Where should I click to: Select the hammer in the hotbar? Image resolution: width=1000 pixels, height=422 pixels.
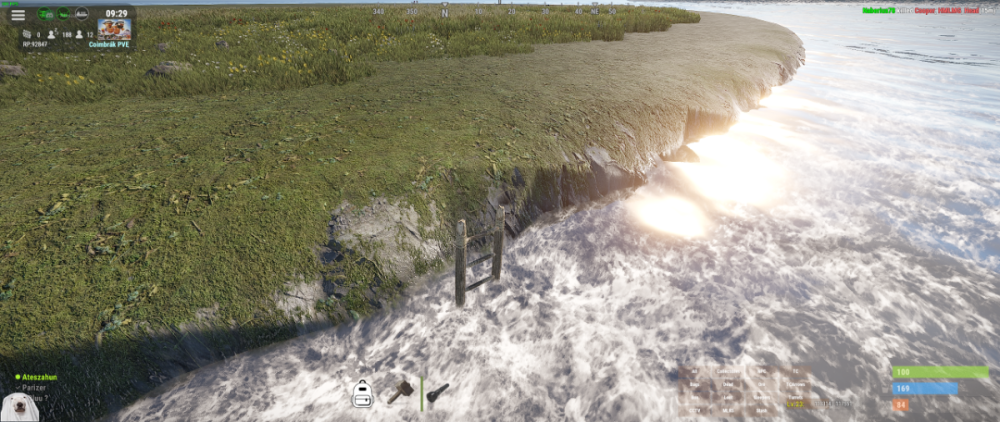(x=400, y=391)
